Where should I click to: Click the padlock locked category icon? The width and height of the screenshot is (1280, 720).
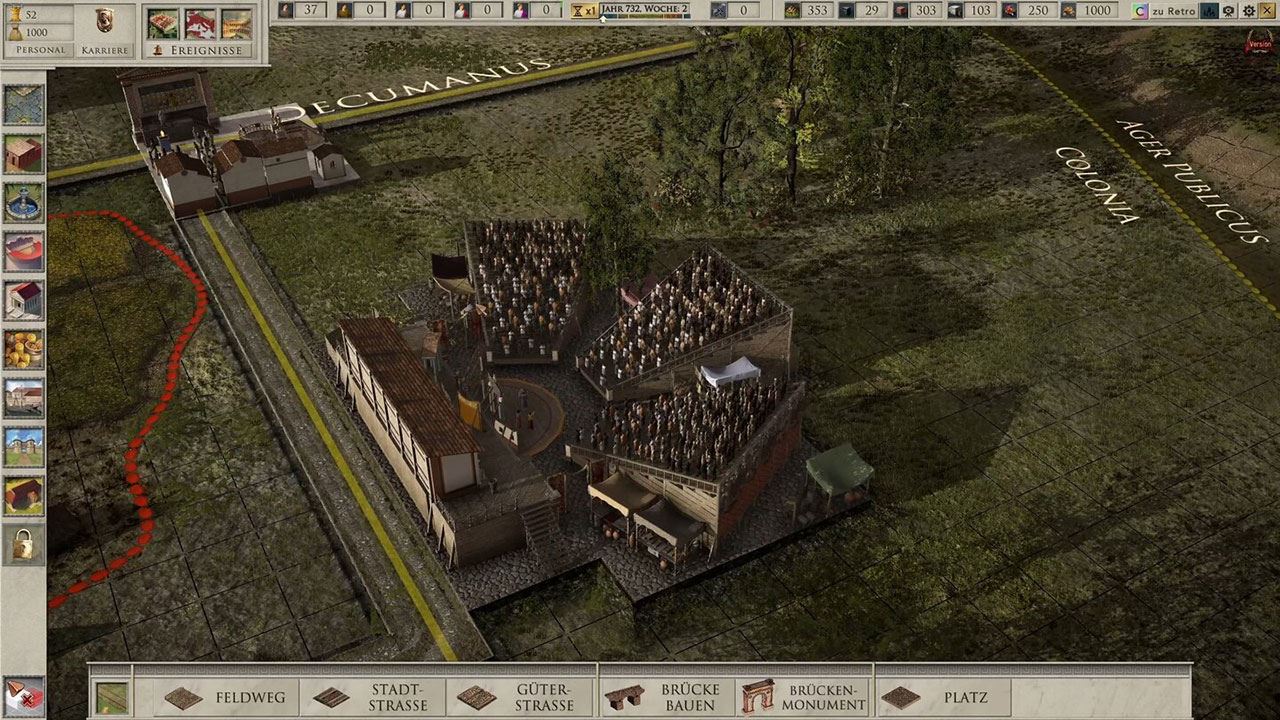23,544
